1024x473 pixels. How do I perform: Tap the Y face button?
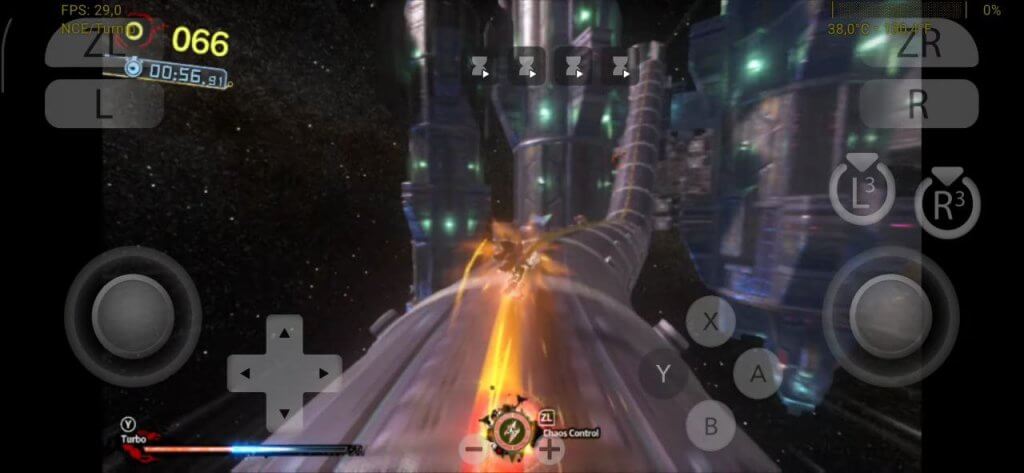tap(663, 374)
